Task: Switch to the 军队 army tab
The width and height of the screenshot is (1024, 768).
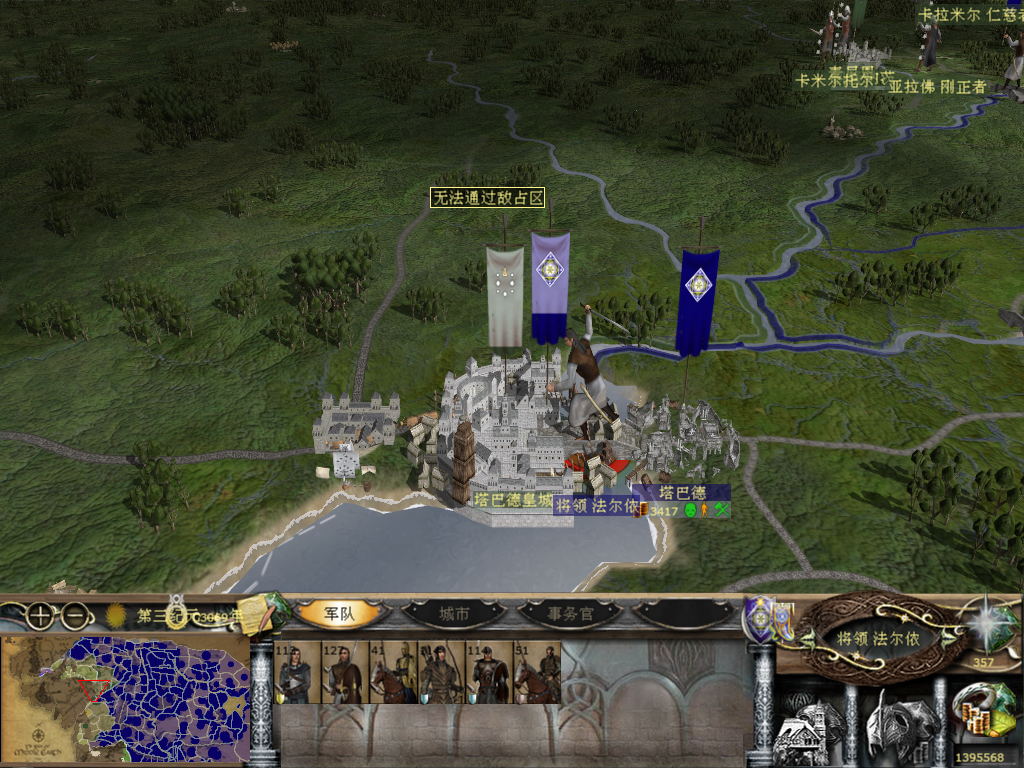Action: [x=339, y=614]
